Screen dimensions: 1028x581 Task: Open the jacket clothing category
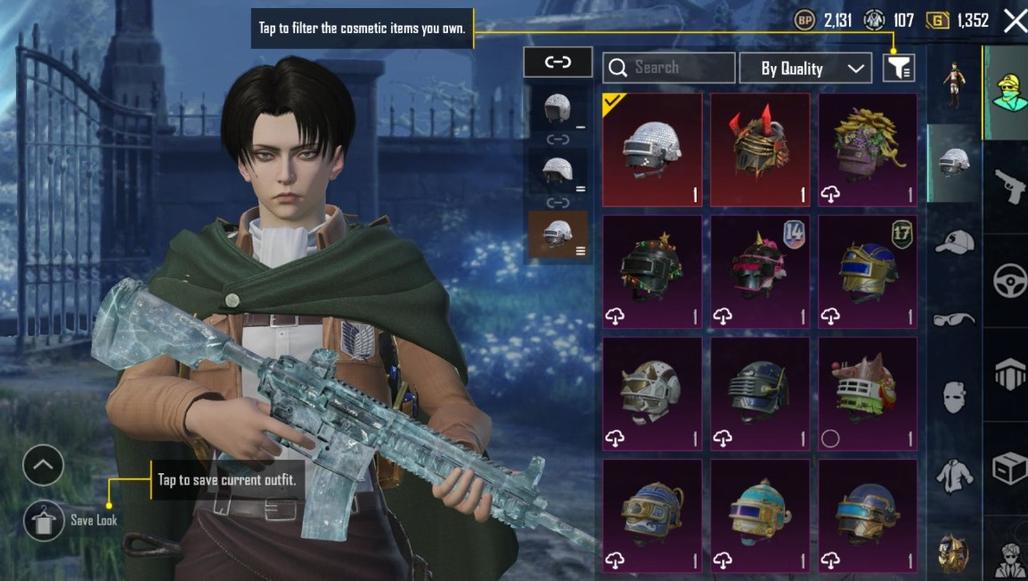tap(954, 473)
